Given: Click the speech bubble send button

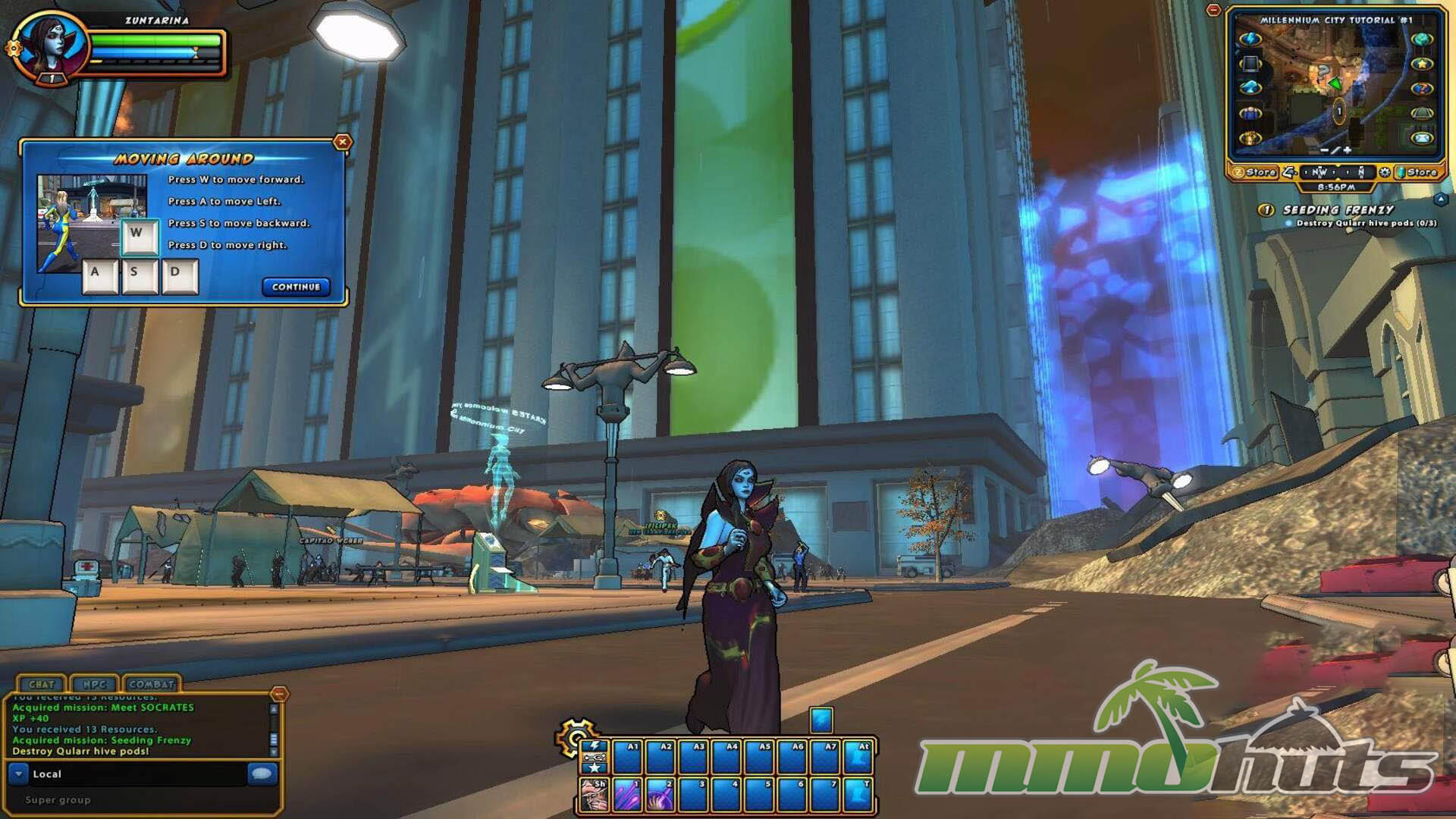Looking at the screenshot, I should pos(262,773).
